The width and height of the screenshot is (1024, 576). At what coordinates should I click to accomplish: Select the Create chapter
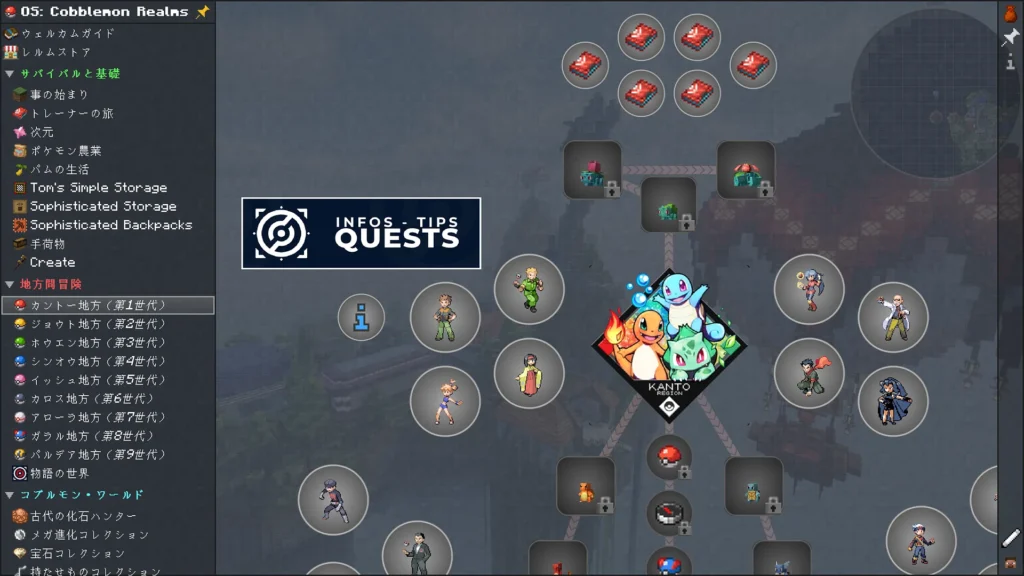(52, 262)
